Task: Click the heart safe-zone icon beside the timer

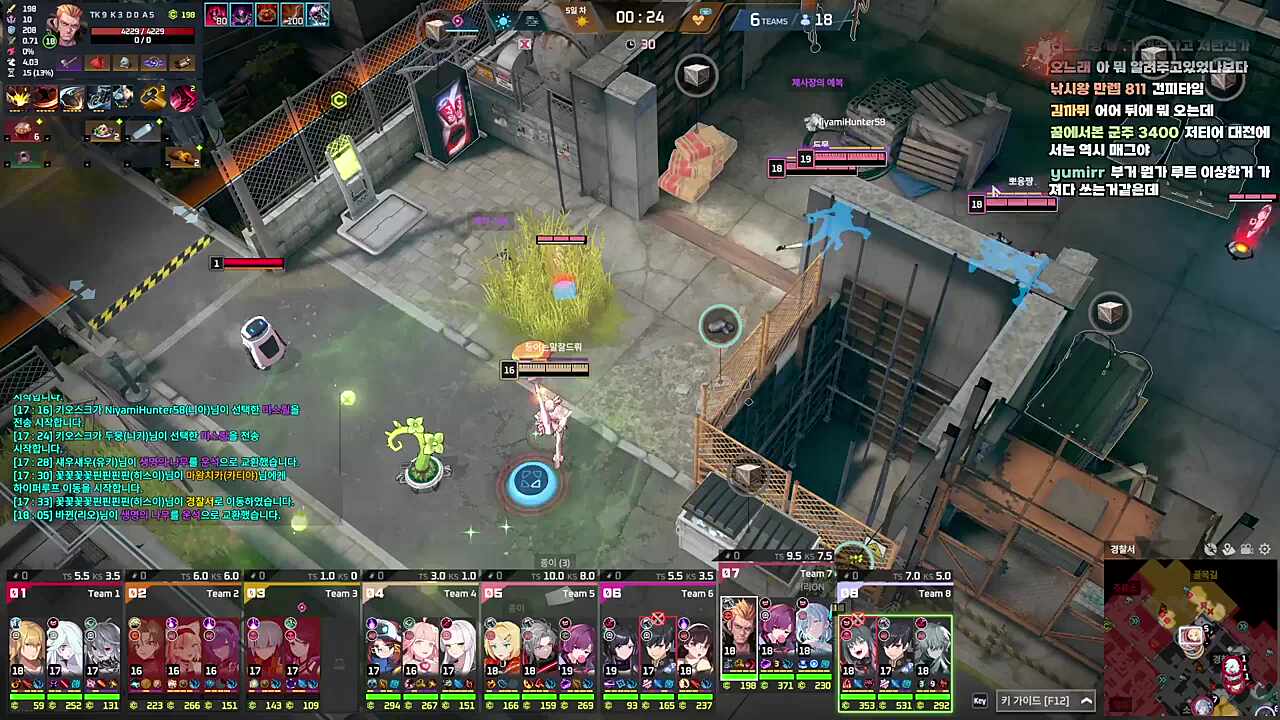Action: pos(698,21)
